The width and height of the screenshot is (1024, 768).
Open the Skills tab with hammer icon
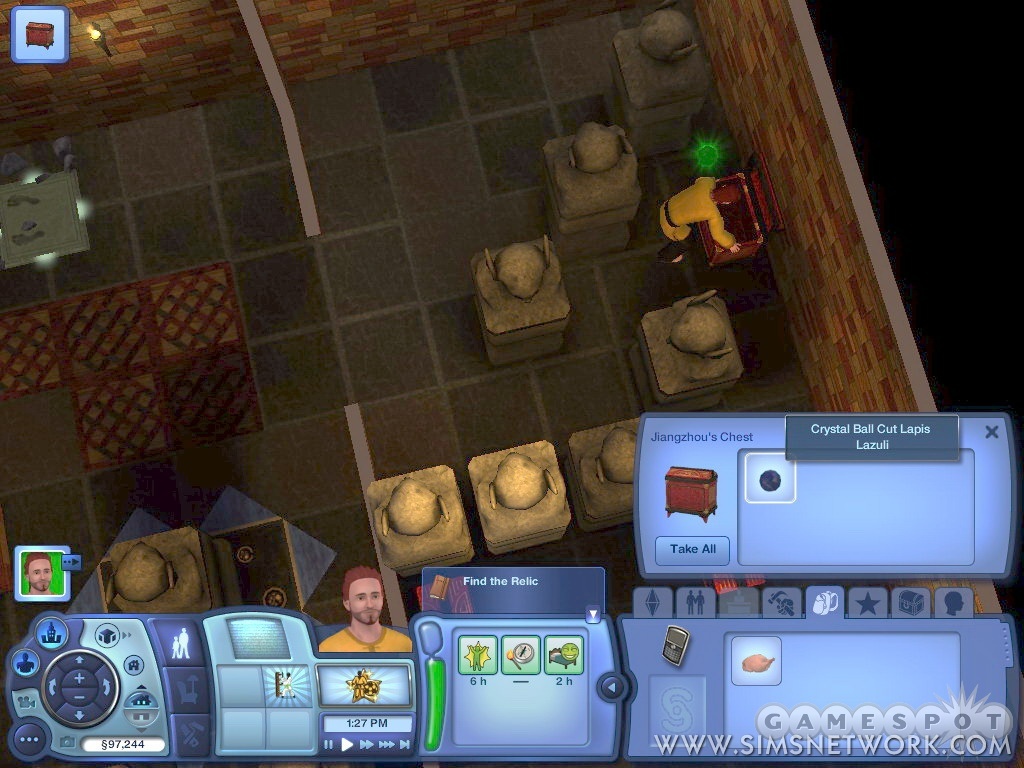tap(781, 602)
